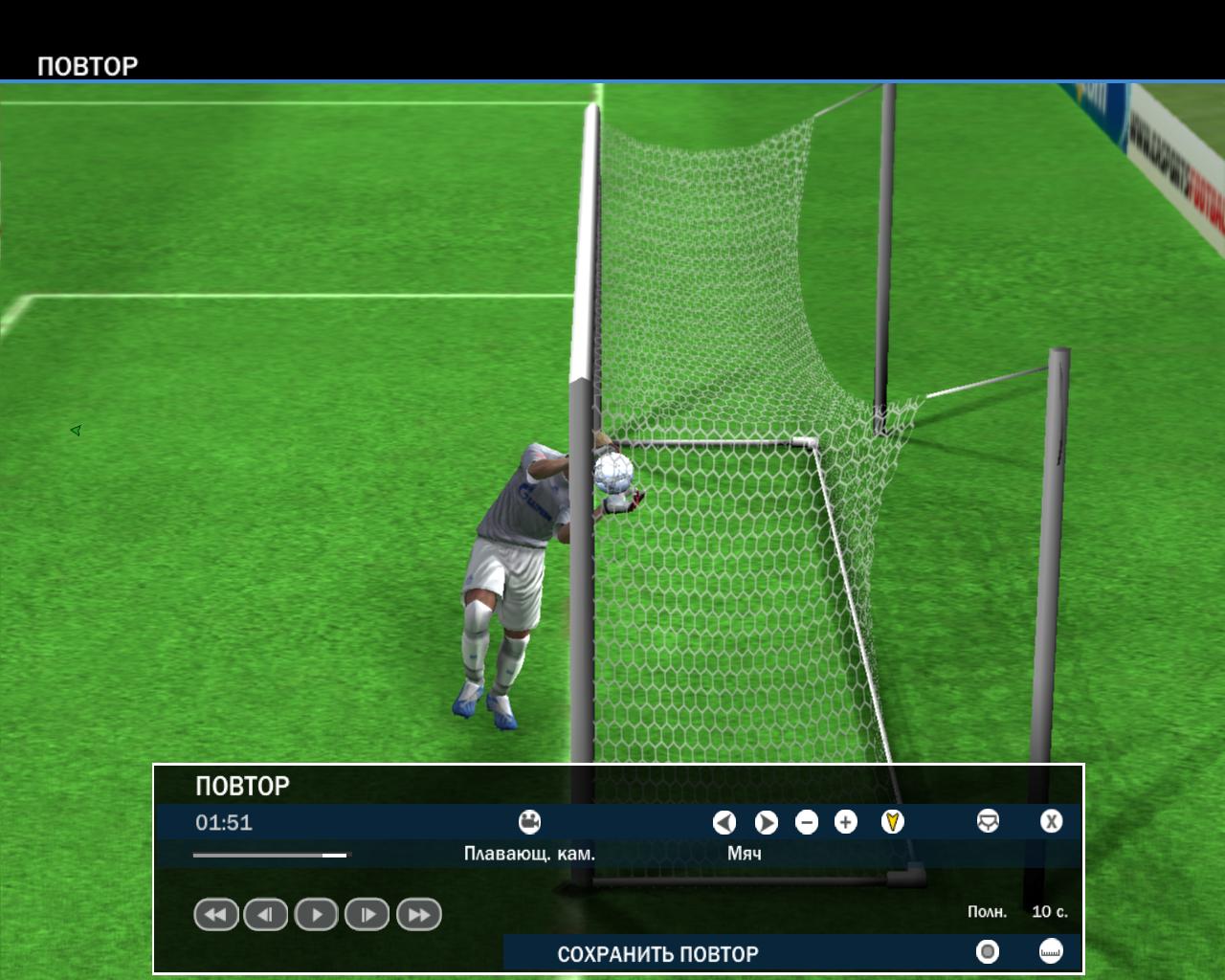Image resolution: width=1225 pixels, height=980 pixels.
Task: Save the replay via Сохранить повтор
Action: point(657,954)
